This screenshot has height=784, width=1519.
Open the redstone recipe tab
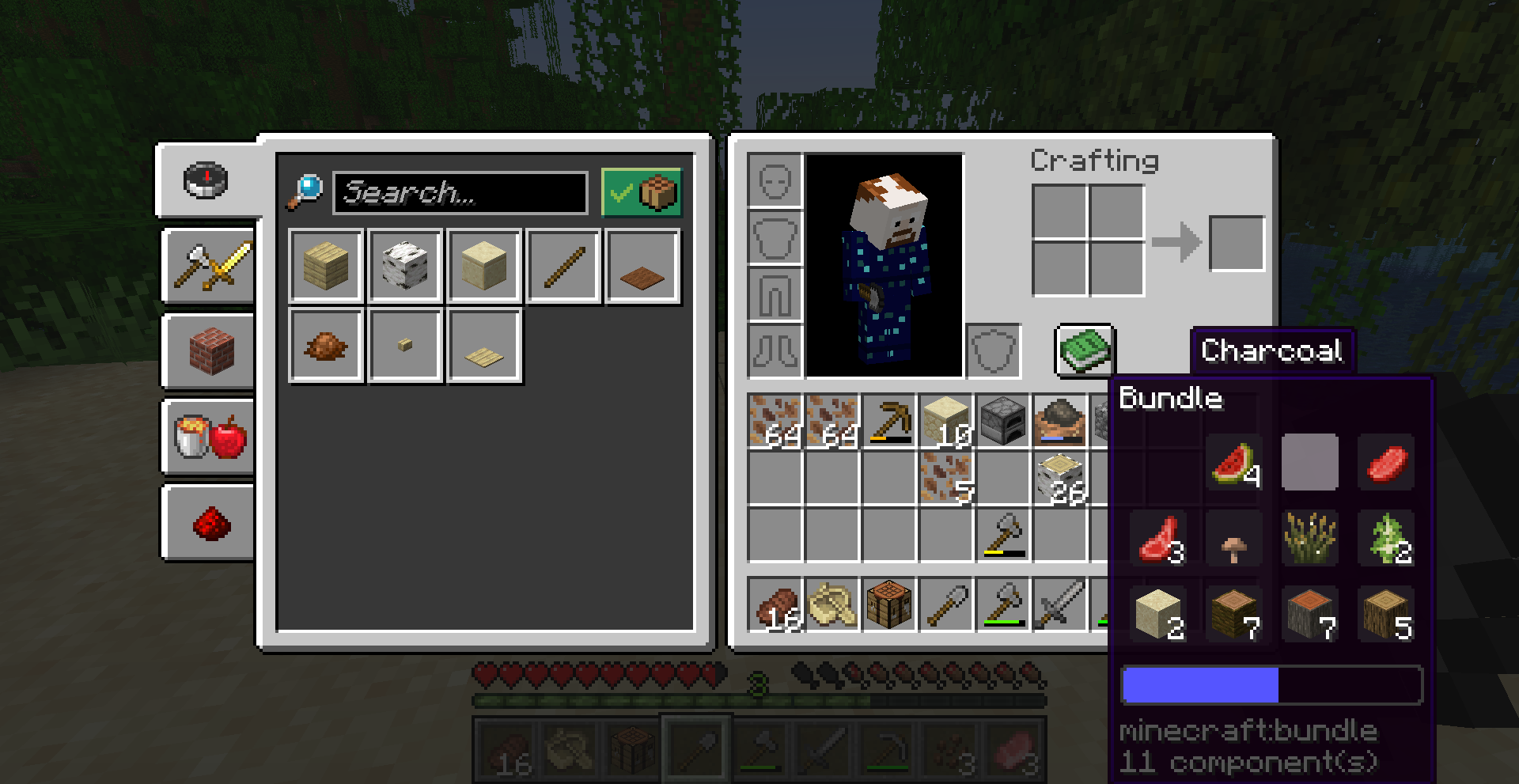pos(210,523)
